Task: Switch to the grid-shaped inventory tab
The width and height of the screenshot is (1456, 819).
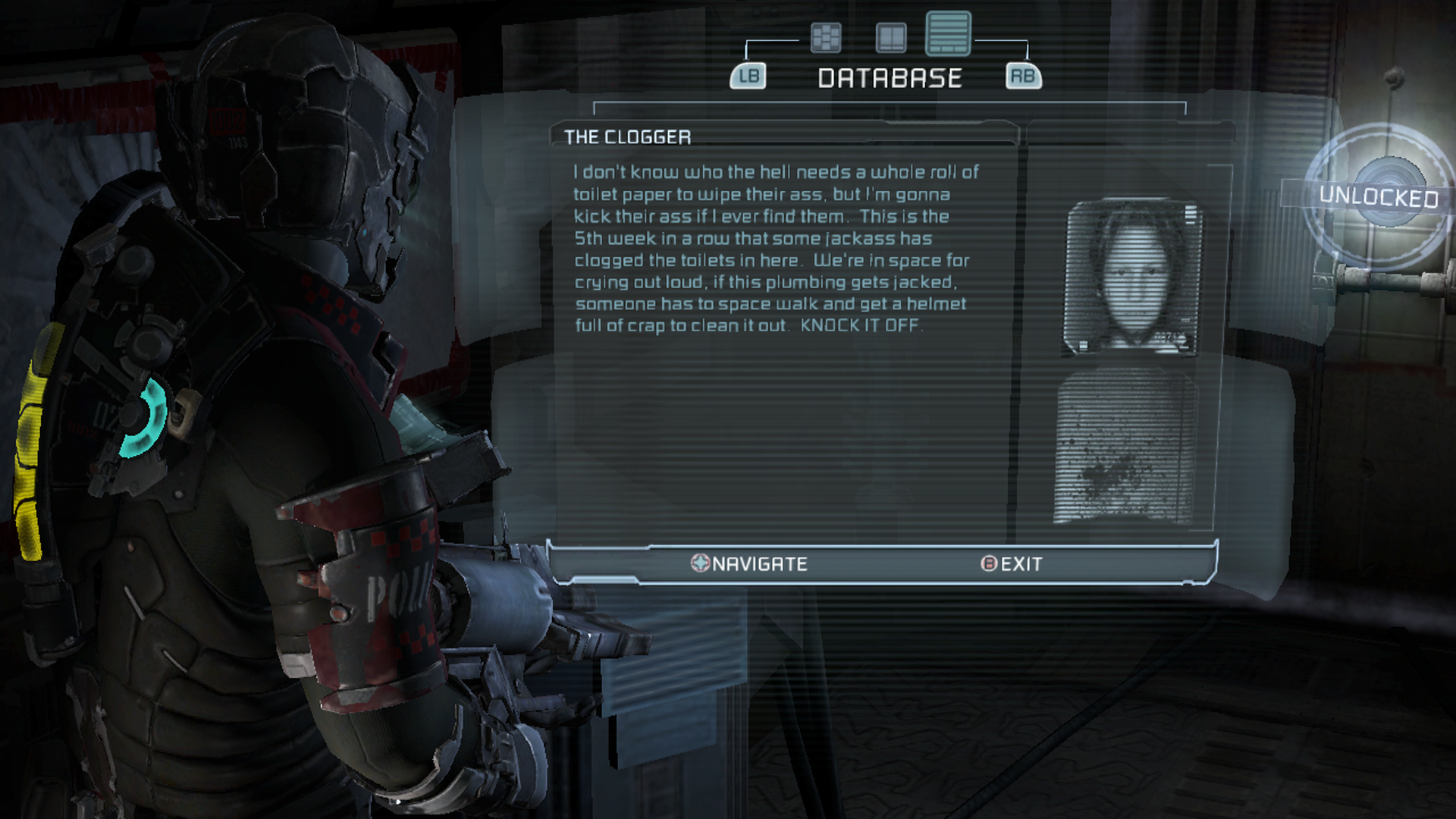Action: [x=826, y=37]
